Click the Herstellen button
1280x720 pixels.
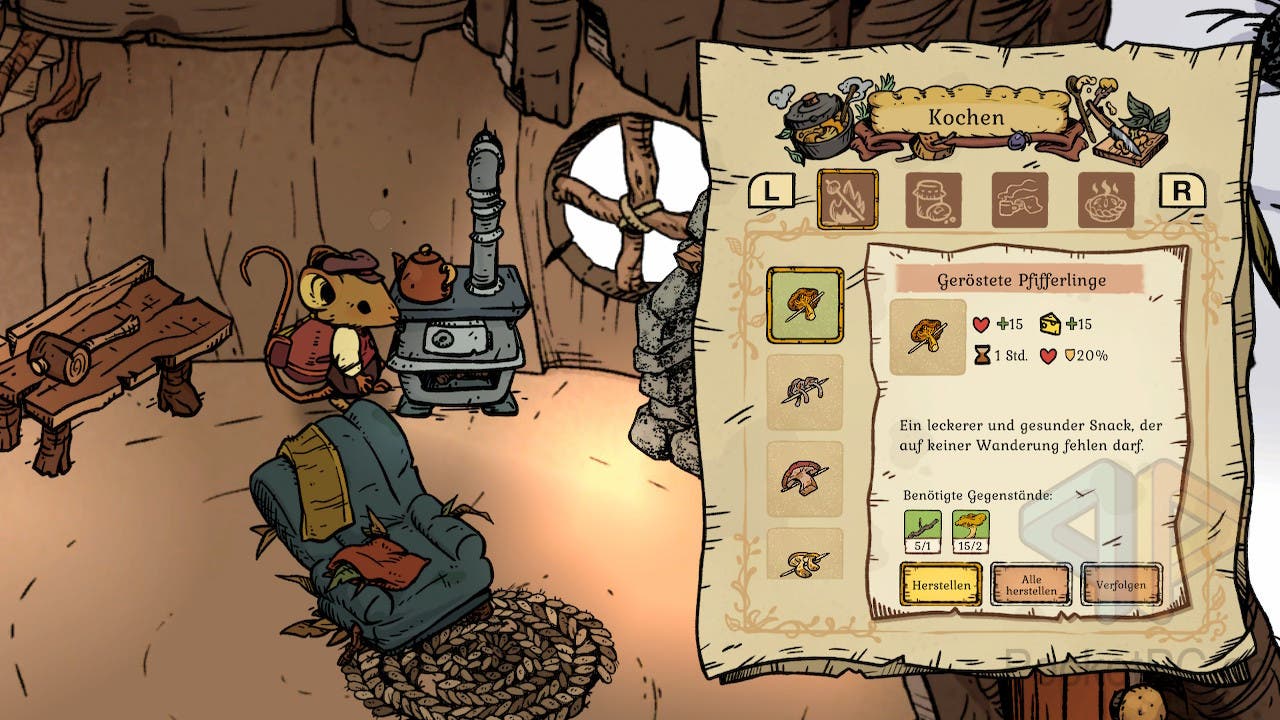(x=940, y=584)
